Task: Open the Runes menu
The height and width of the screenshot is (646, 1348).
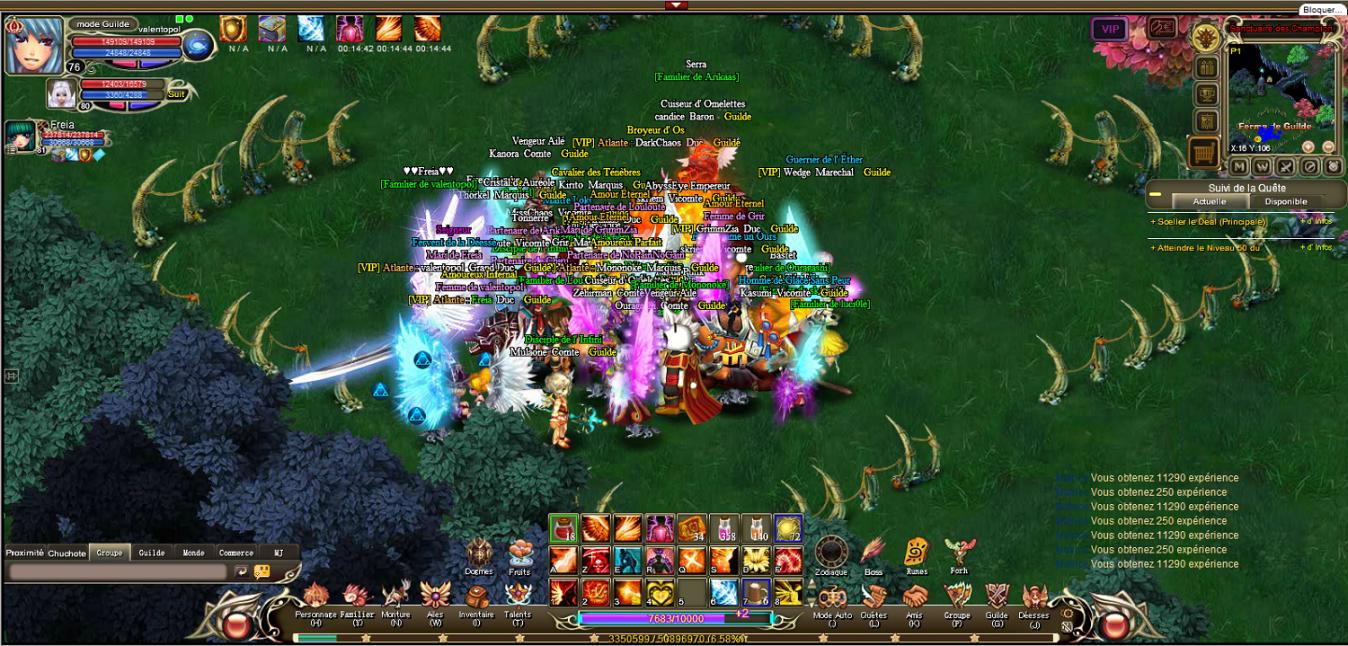Action: click(916, 553)
